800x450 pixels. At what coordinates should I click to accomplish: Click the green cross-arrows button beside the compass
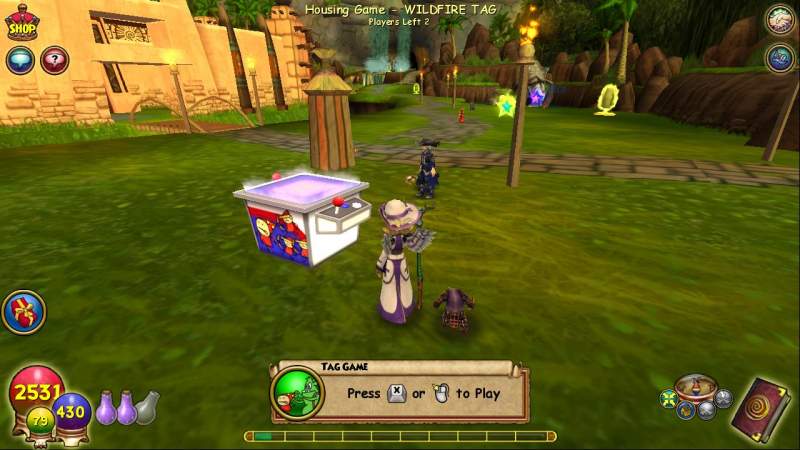coord(668,399)
